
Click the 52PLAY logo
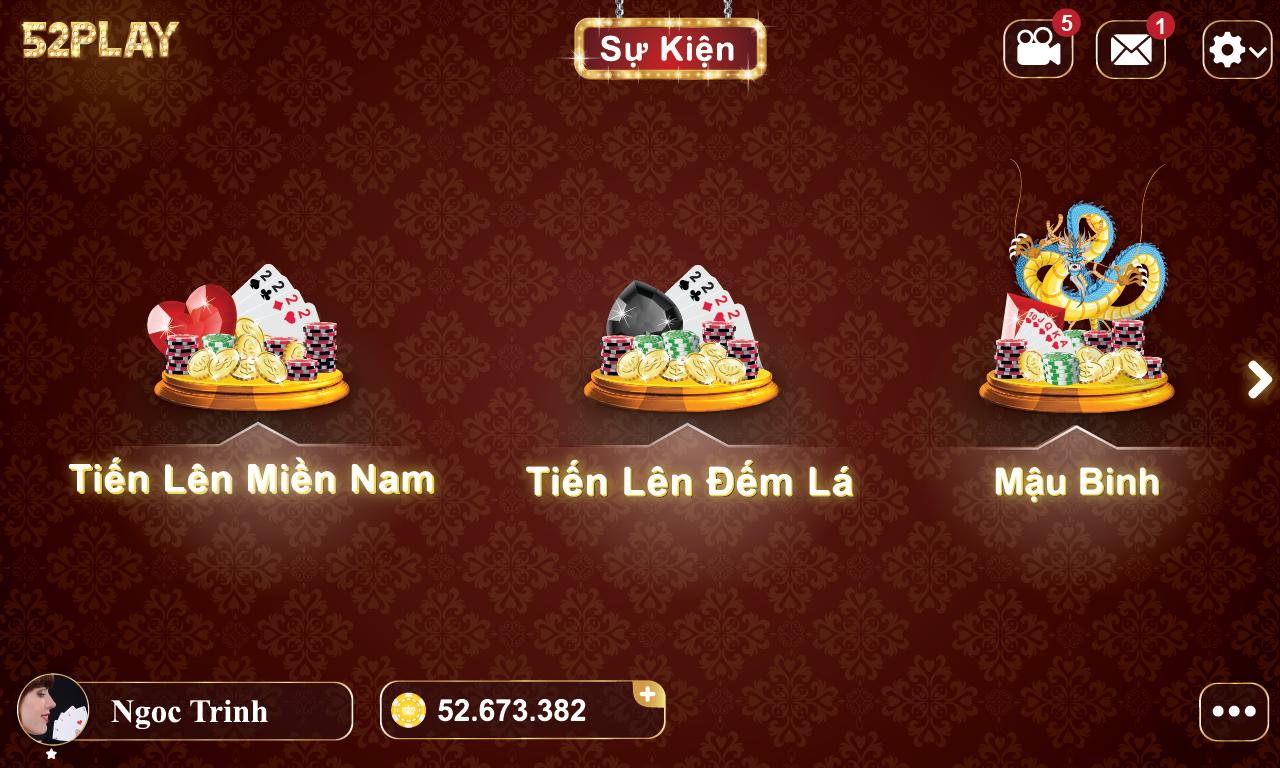tap(97, 42)
